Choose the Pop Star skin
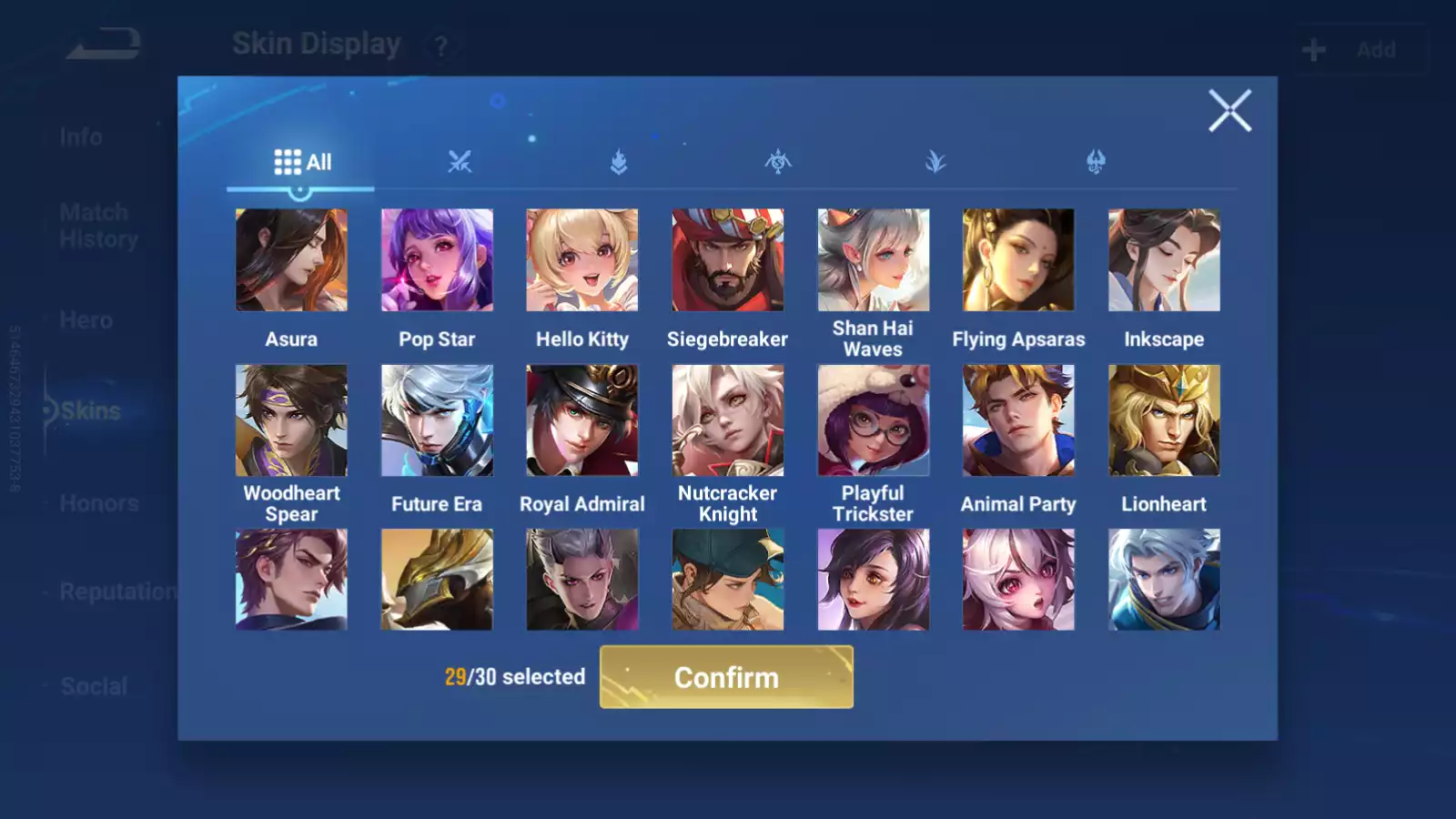The width and height of the screenshot is (1456, 819). pos(437,260)
